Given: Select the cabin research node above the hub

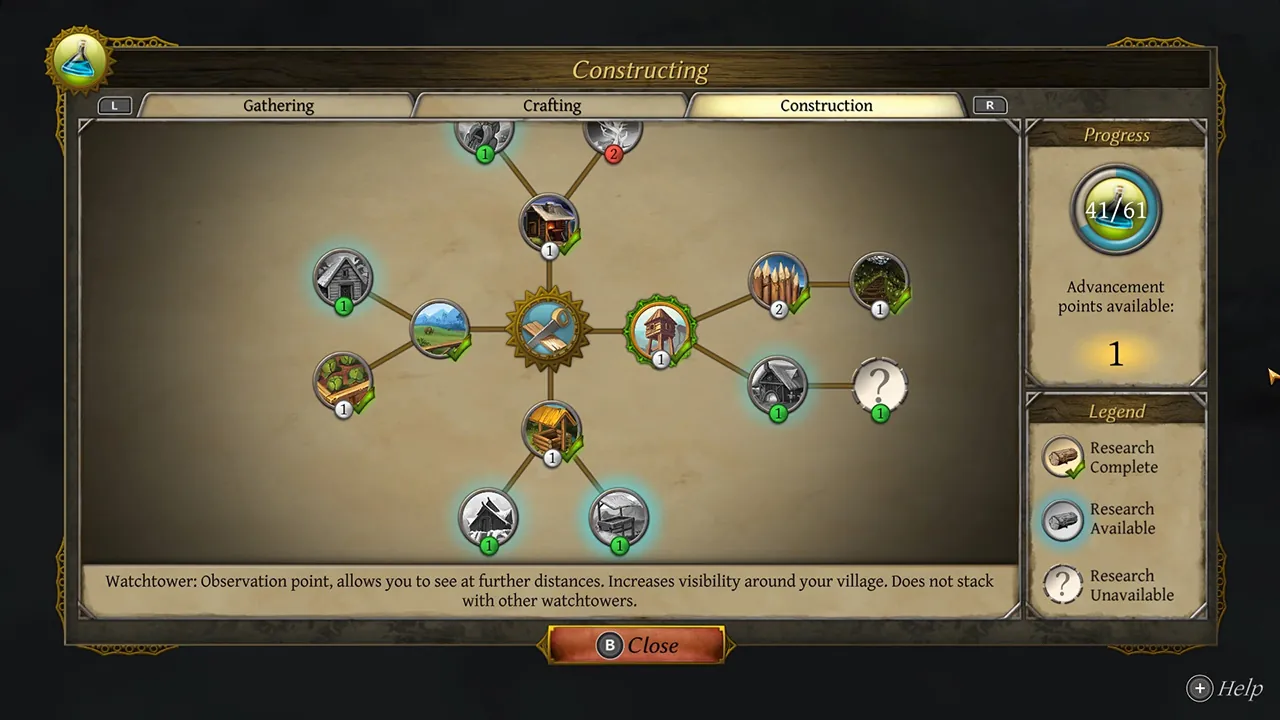Looking at the screenshot, I should [549, 222].
